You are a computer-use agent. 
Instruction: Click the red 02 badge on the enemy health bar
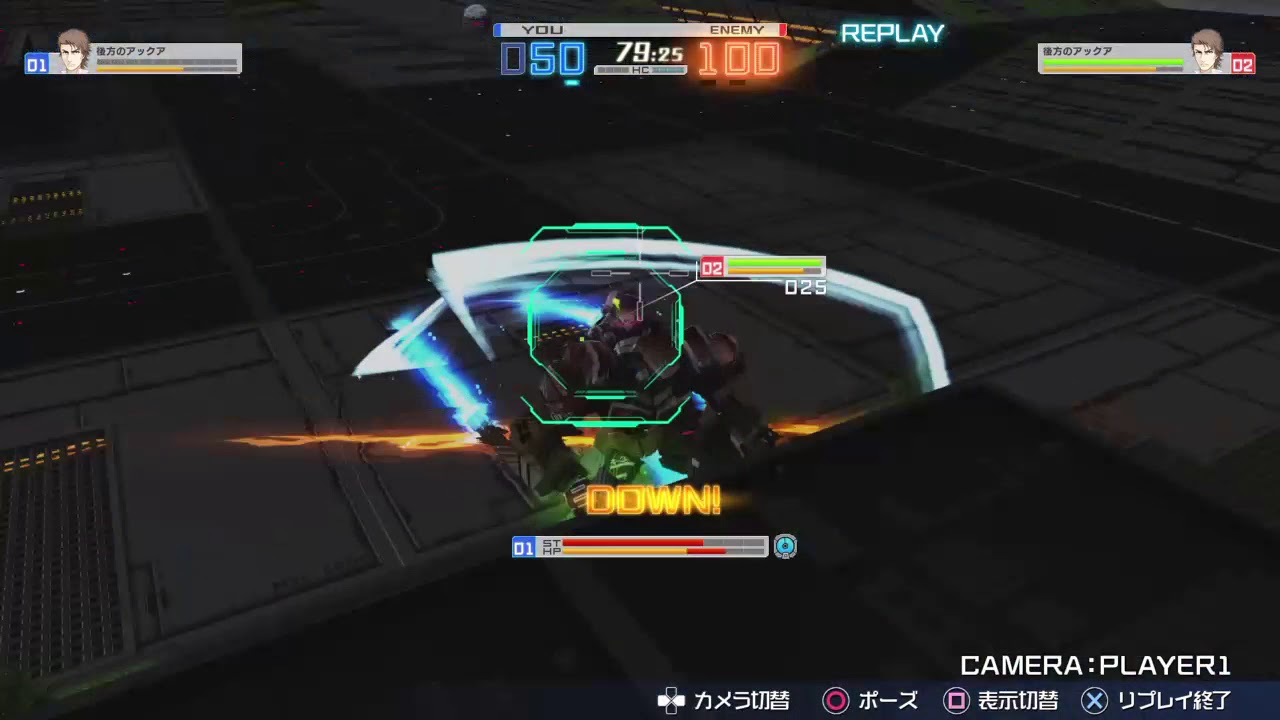coord(712,268)
